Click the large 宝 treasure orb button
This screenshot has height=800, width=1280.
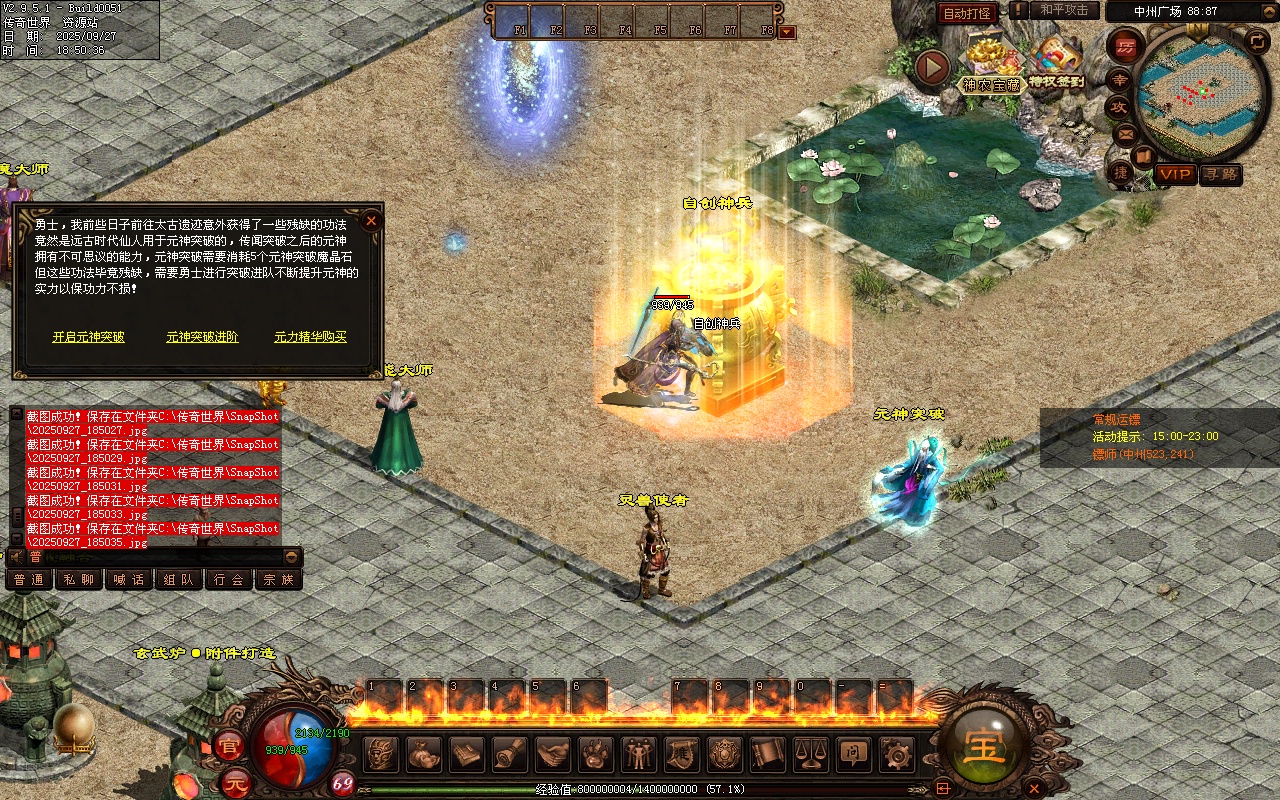tap(983, 745)
